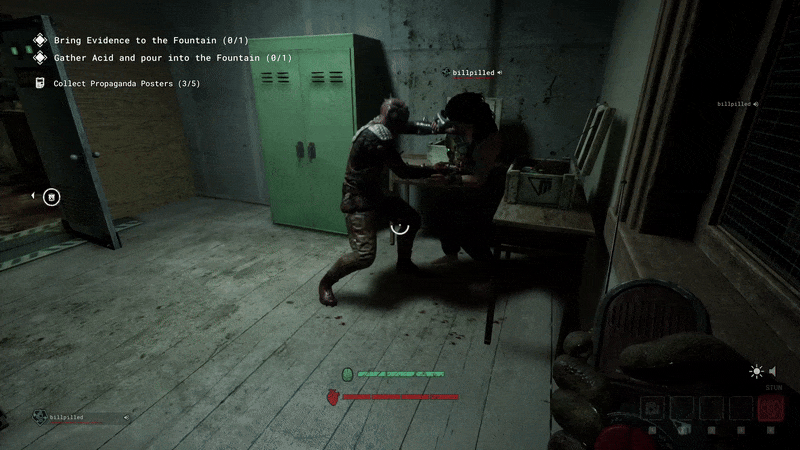Viewport: 800px width, 450px height.
Task: Select the first inventory slot holding an item
Action: [x=652, y=408]
